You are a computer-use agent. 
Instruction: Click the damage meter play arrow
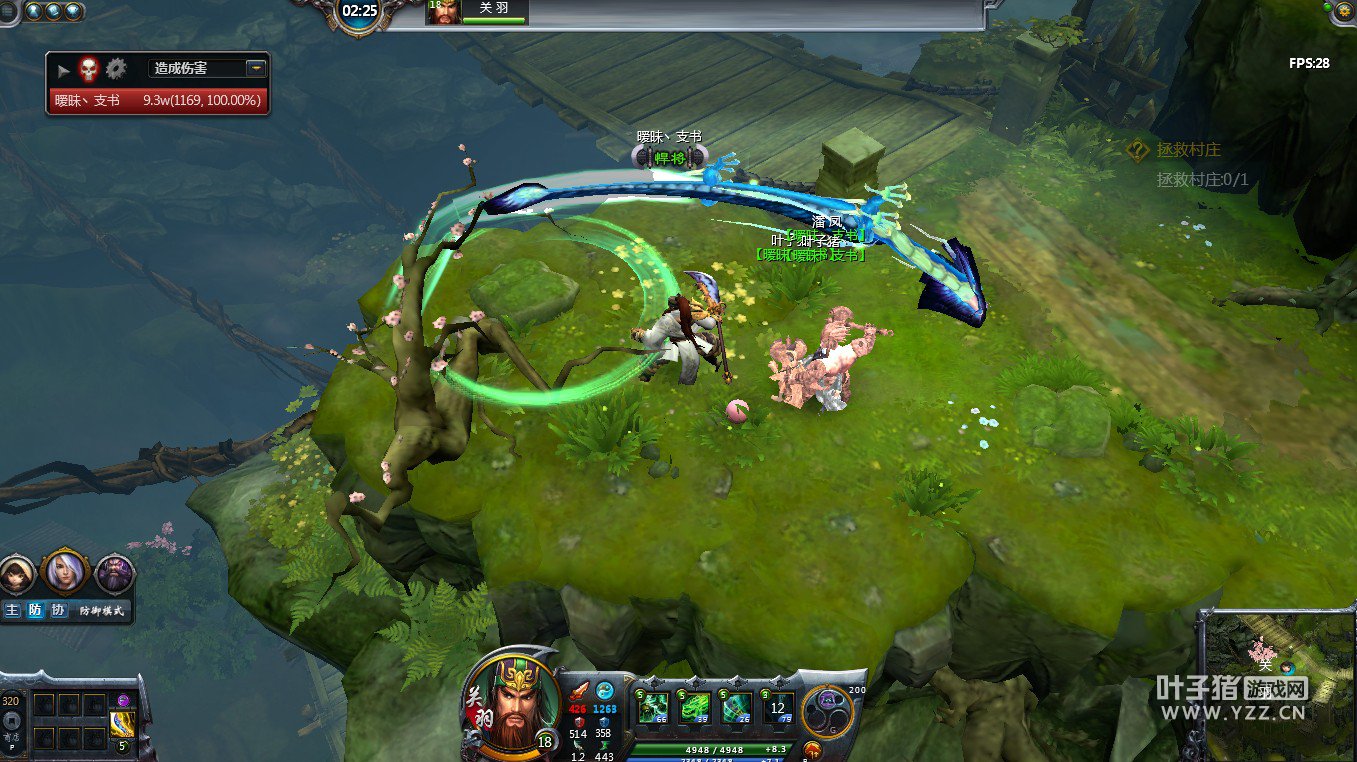pos(63,70)
